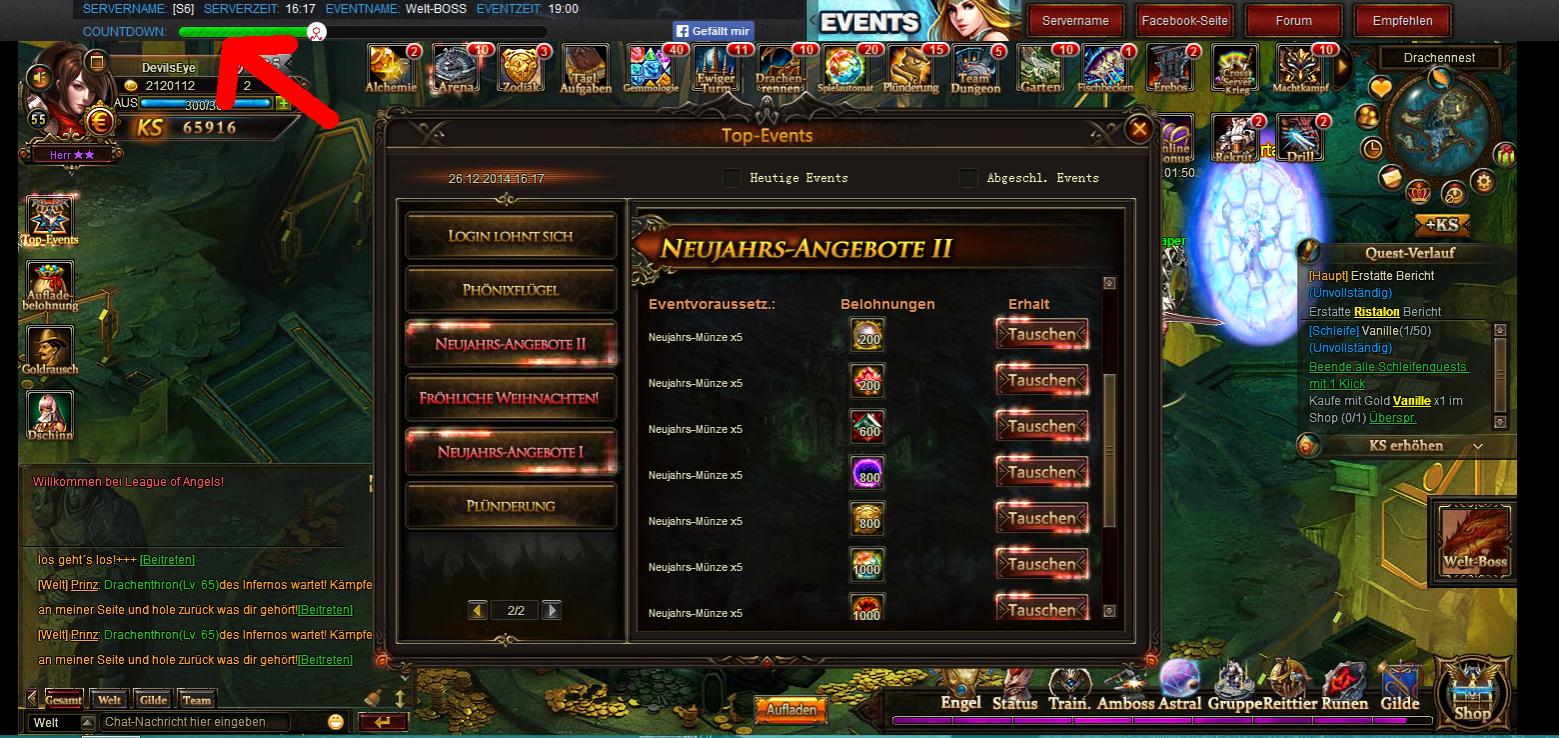This screenshot has height=738, width=1559.
Task: Open the Login lohnt sich event
Action: click(x=511, y=236)
